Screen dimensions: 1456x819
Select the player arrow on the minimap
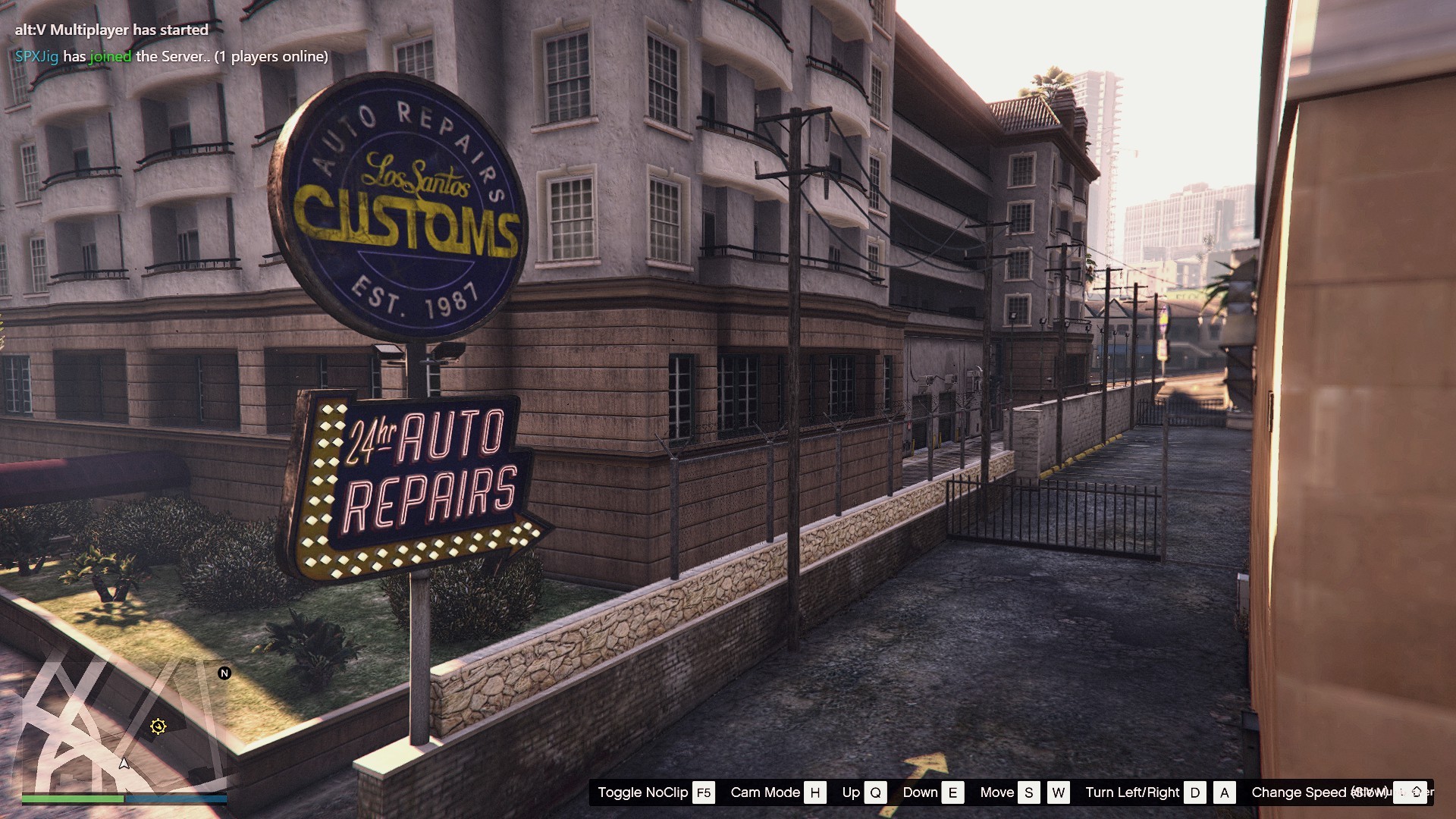tap(124, 763)
